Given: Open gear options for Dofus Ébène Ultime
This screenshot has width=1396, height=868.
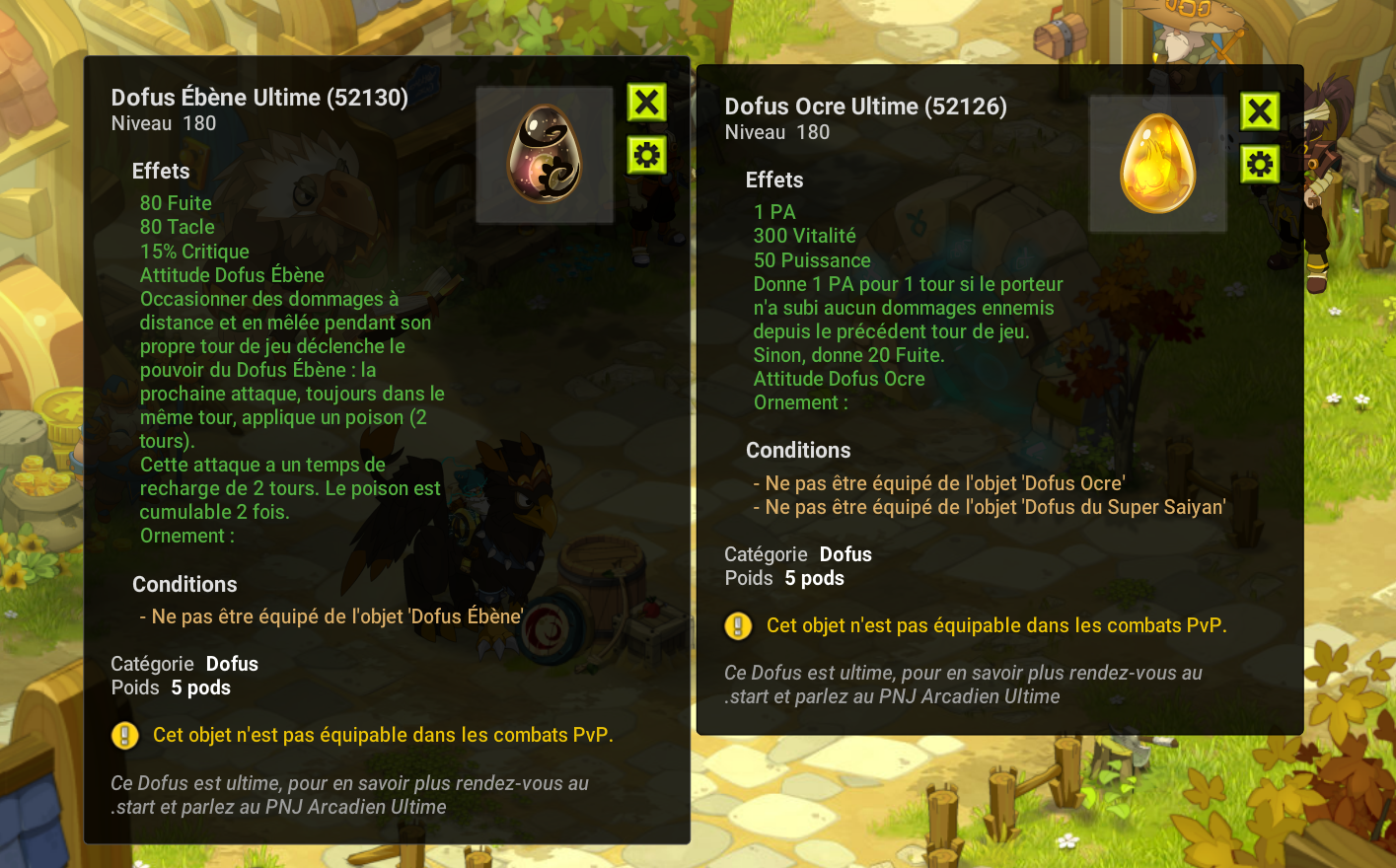Looking at the screenshot, I should click(647, 156).
